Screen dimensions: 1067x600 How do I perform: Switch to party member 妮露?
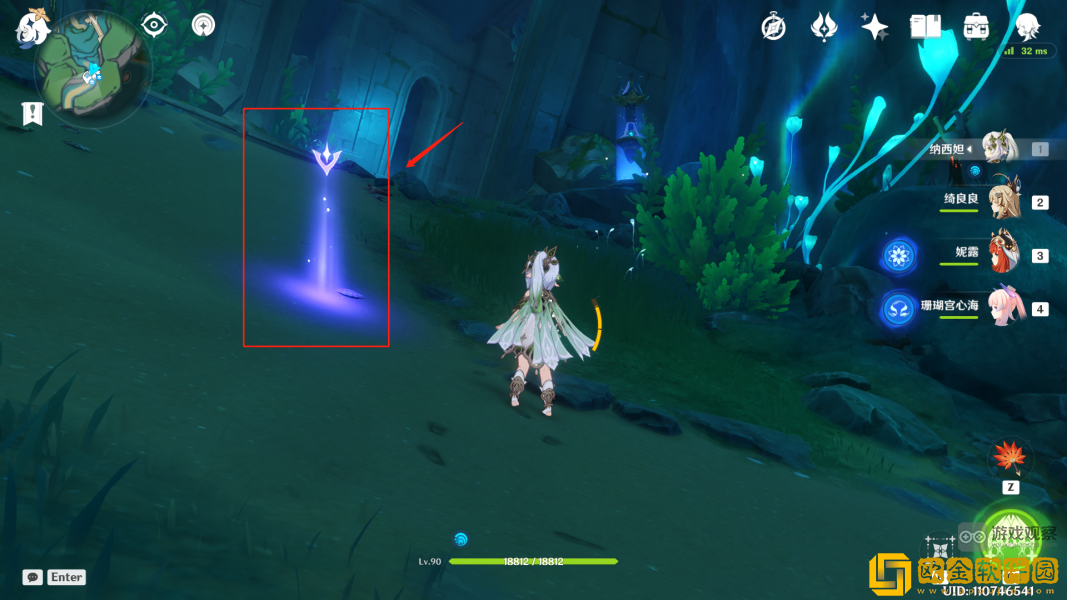tap(1000, 254)
